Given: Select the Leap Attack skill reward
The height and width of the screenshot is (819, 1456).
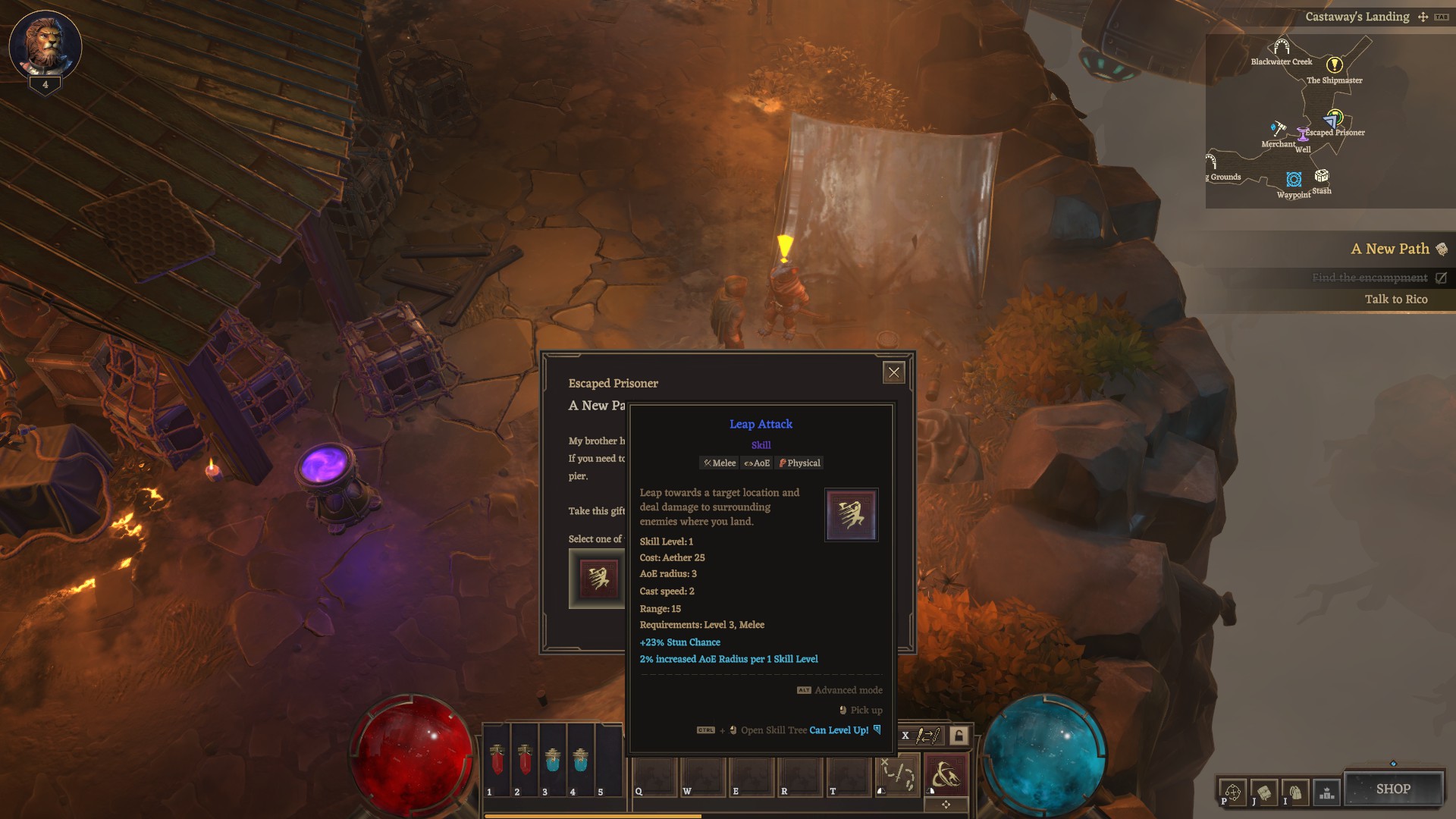Looking at the screenshot, I should pos(597,579).
